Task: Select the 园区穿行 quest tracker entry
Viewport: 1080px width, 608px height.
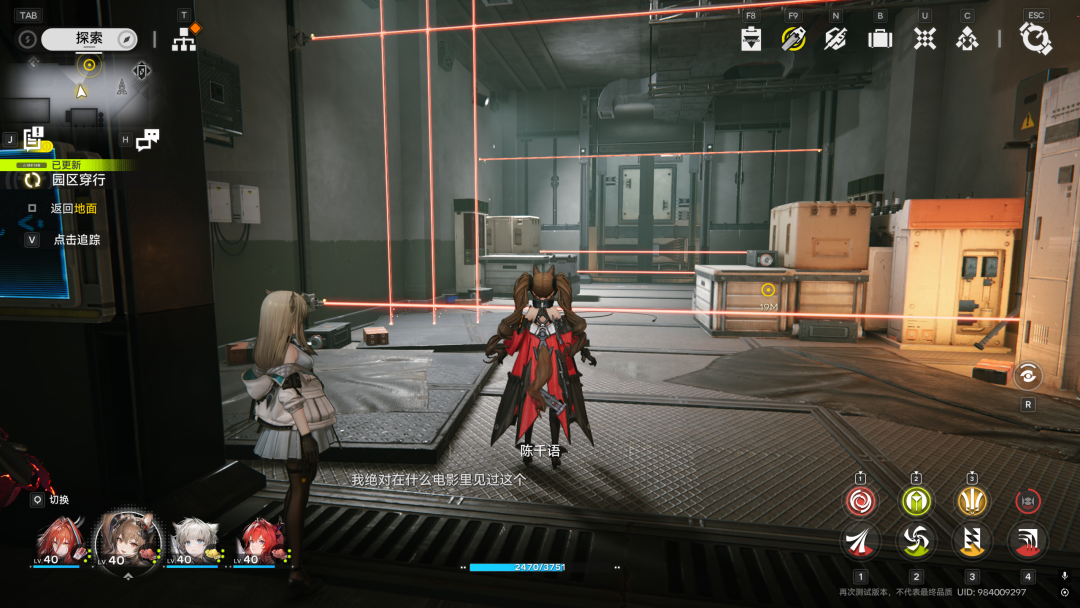Action: click(x=78, y=180)
